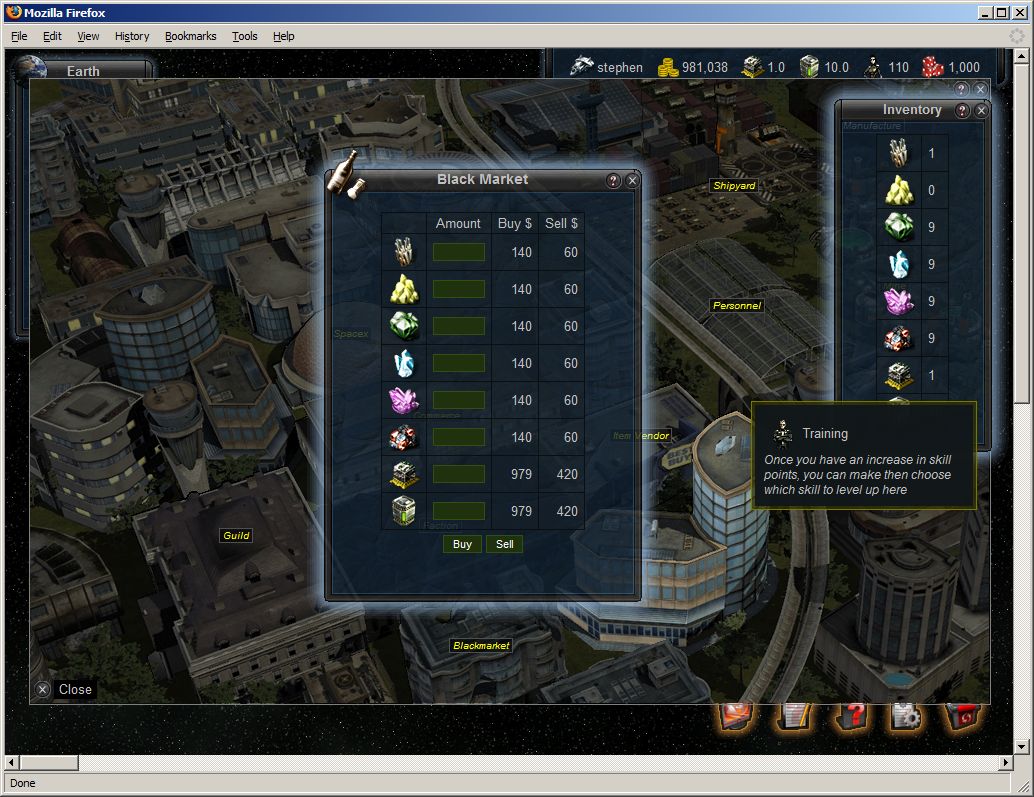Close the Inventory panel
Viewport: 1034px width, 797px height.
981,111
